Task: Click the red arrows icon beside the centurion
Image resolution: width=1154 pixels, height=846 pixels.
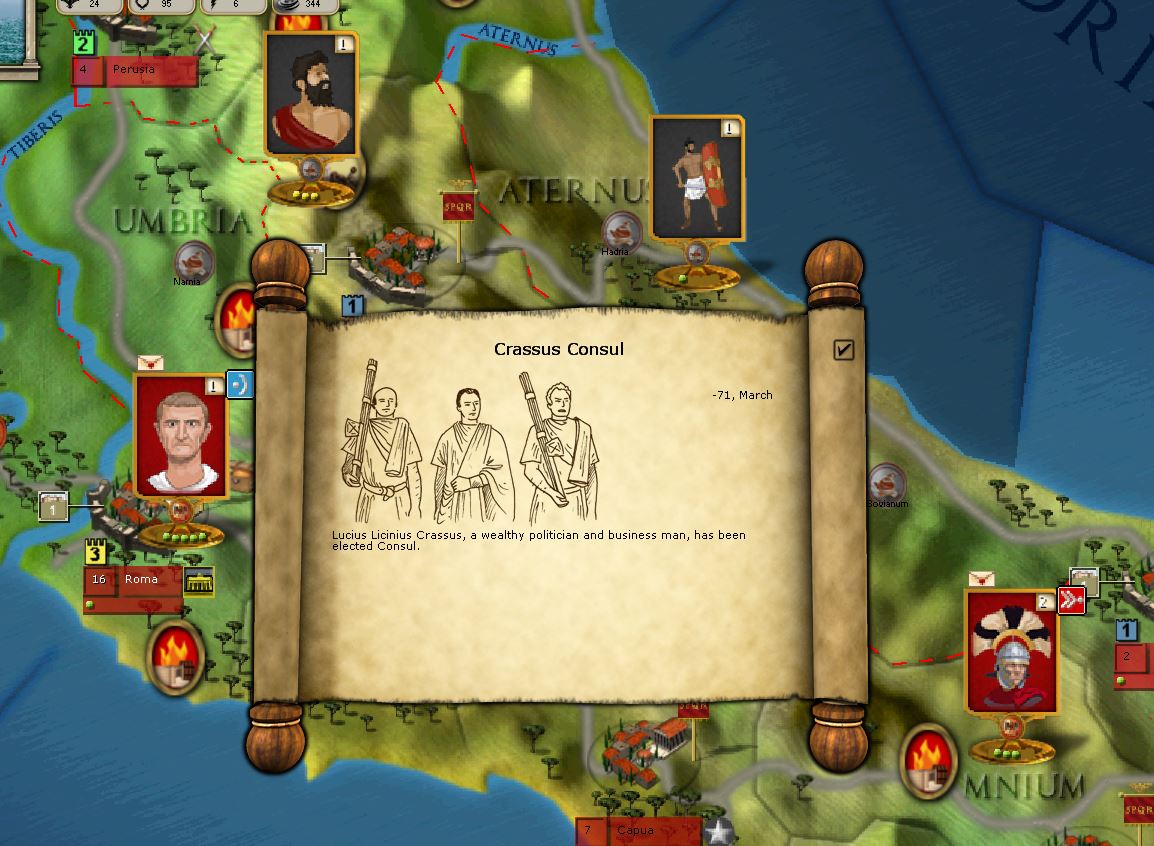Action: [1071, 600]
